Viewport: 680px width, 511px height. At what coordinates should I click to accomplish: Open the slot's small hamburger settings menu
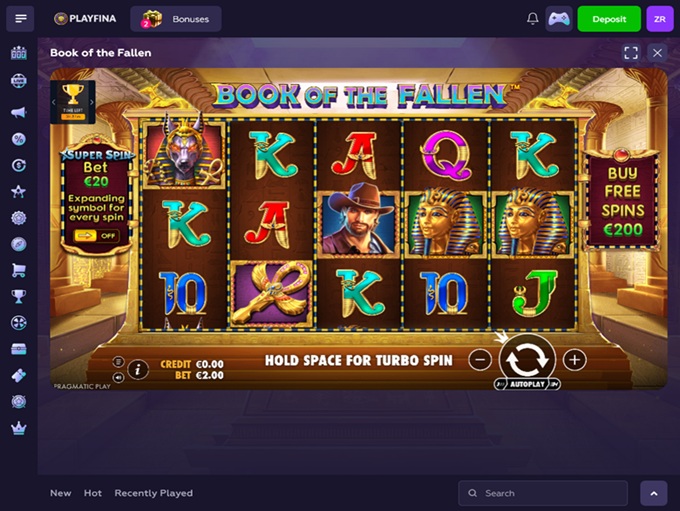click(118, 362)
